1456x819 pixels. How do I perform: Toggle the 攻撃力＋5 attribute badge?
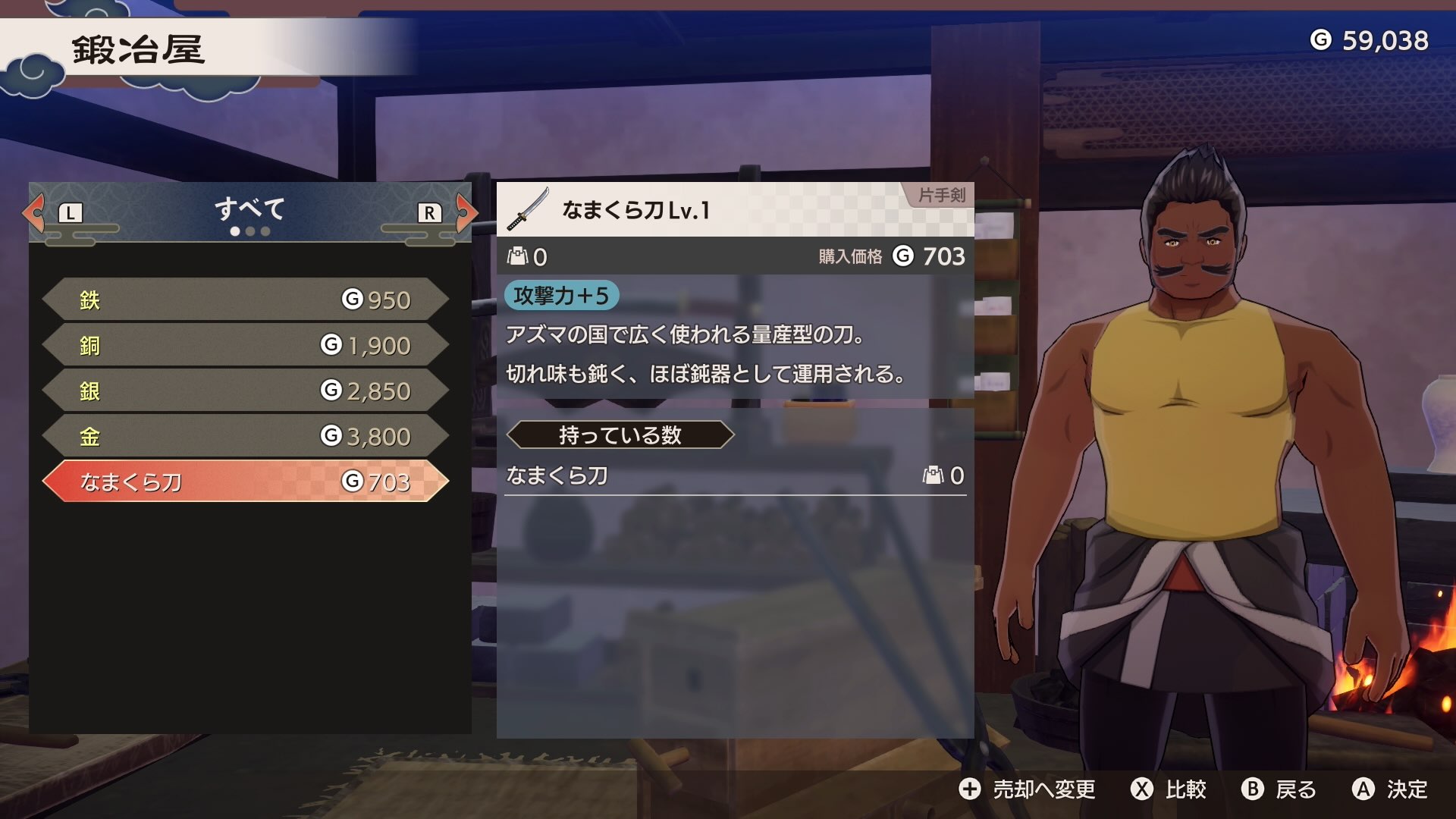(562, 296)
